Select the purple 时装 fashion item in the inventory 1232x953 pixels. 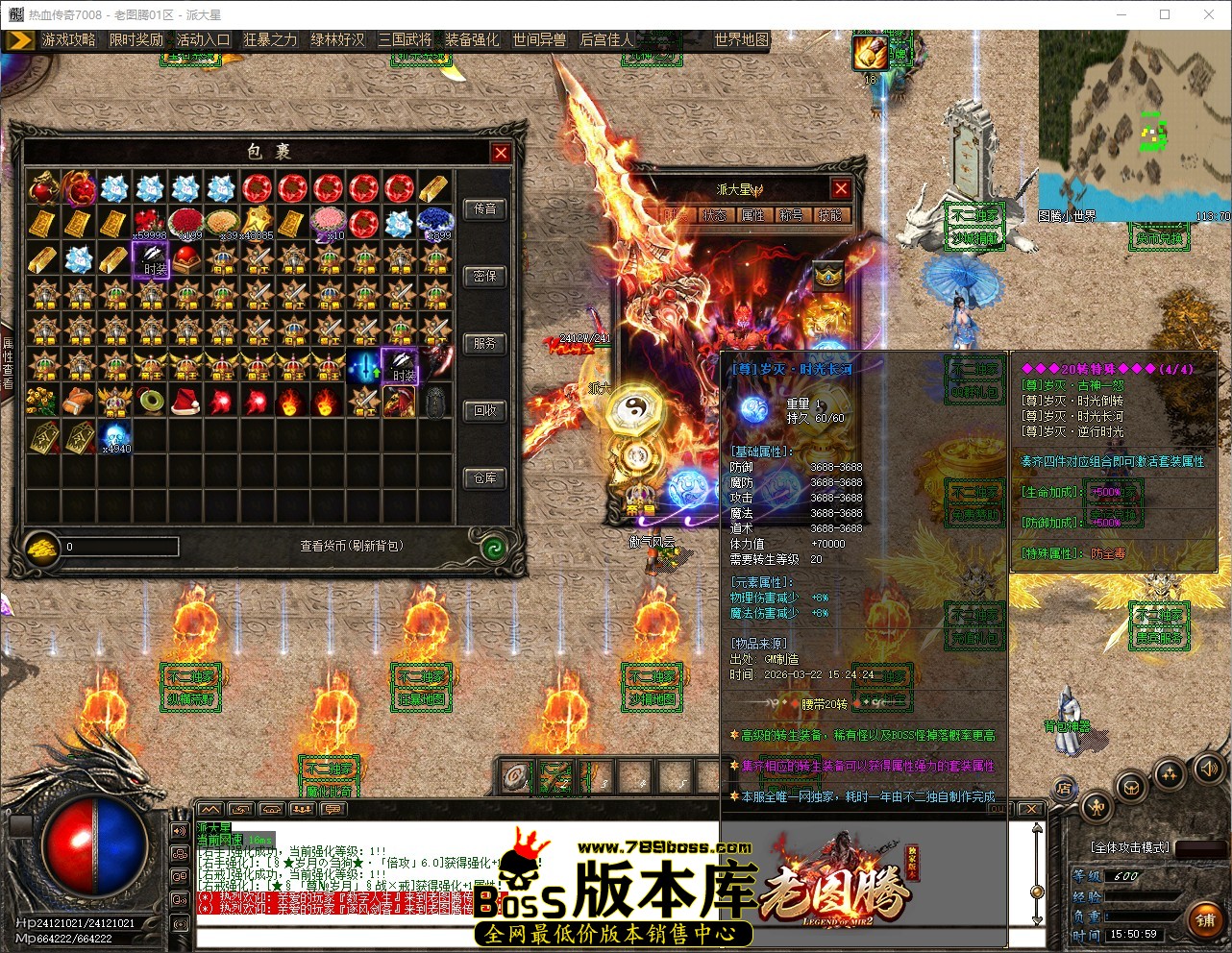[x=151, y=257]
